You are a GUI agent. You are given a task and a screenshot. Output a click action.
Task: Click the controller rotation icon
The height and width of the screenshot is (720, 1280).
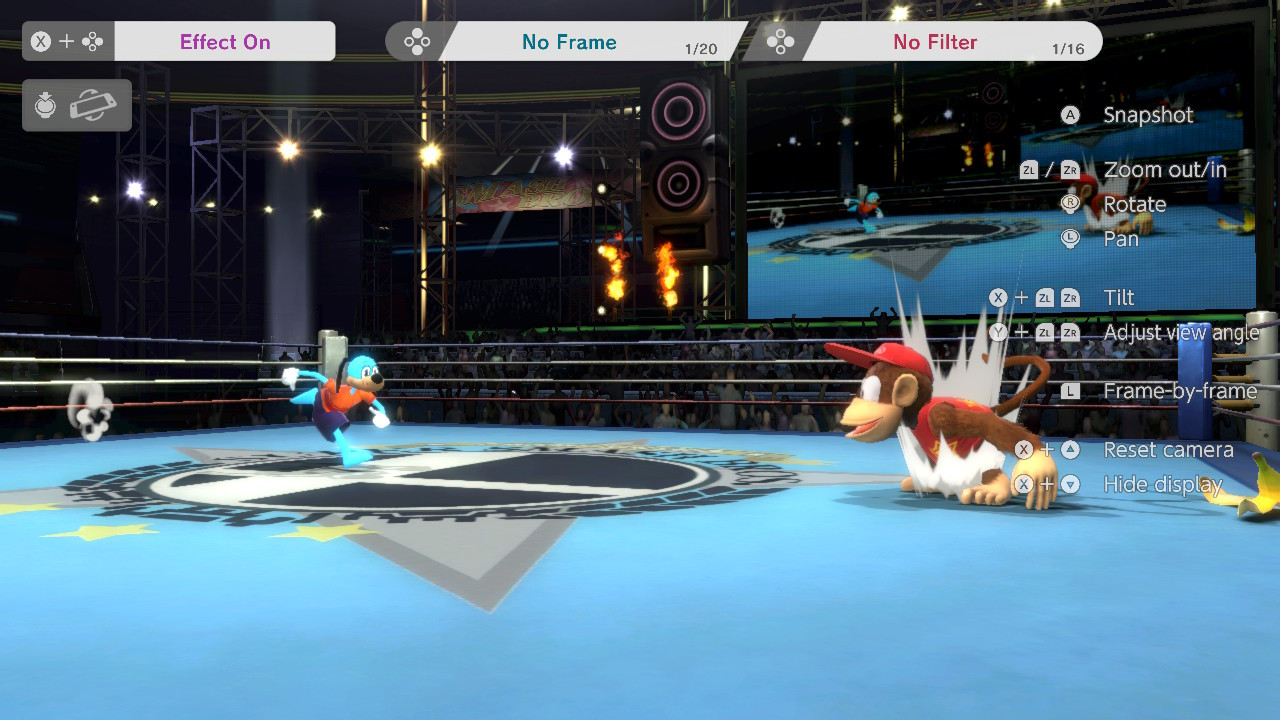point(94,105)
